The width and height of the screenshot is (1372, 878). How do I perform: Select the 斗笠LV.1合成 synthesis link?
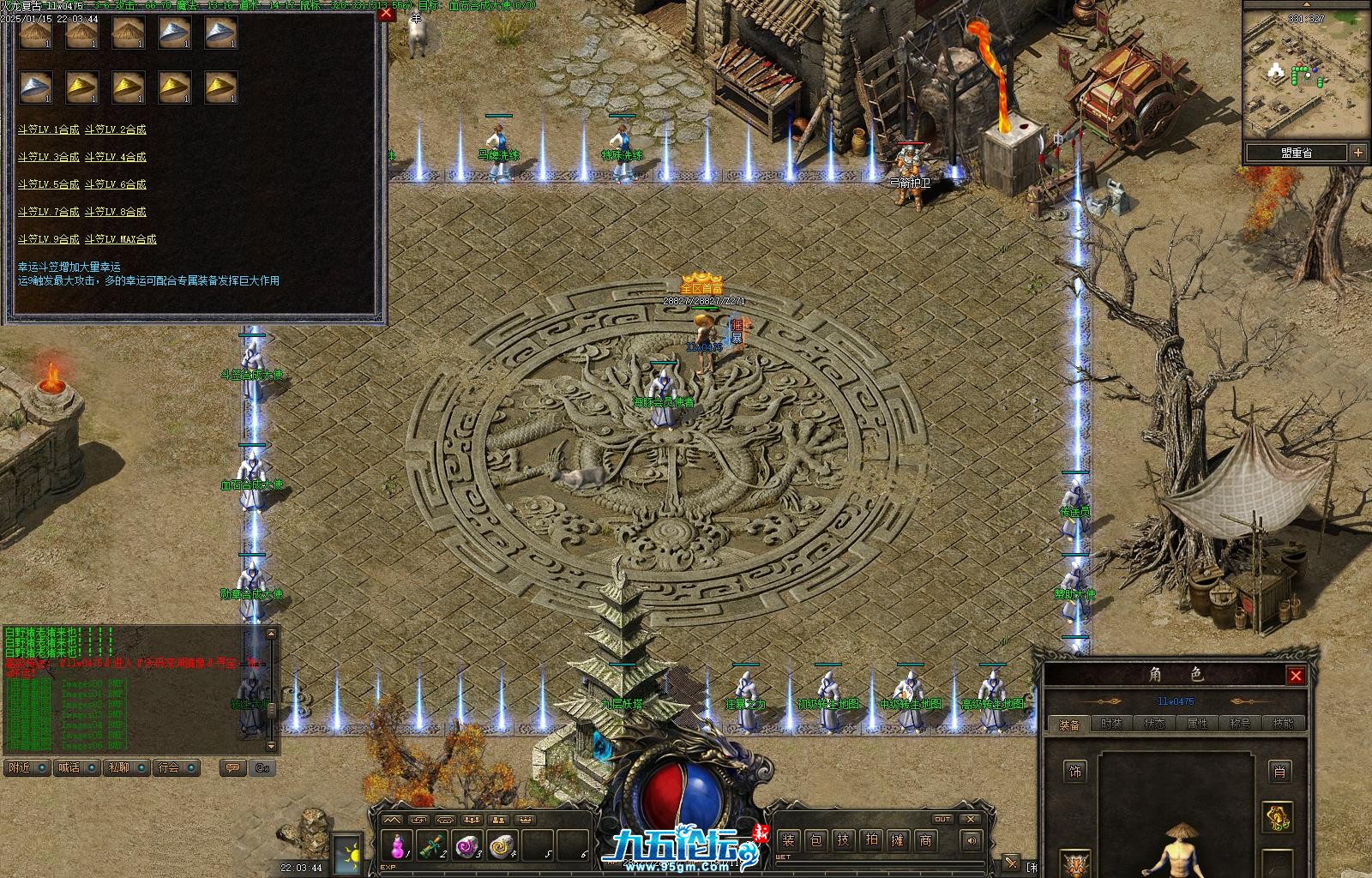48,129
